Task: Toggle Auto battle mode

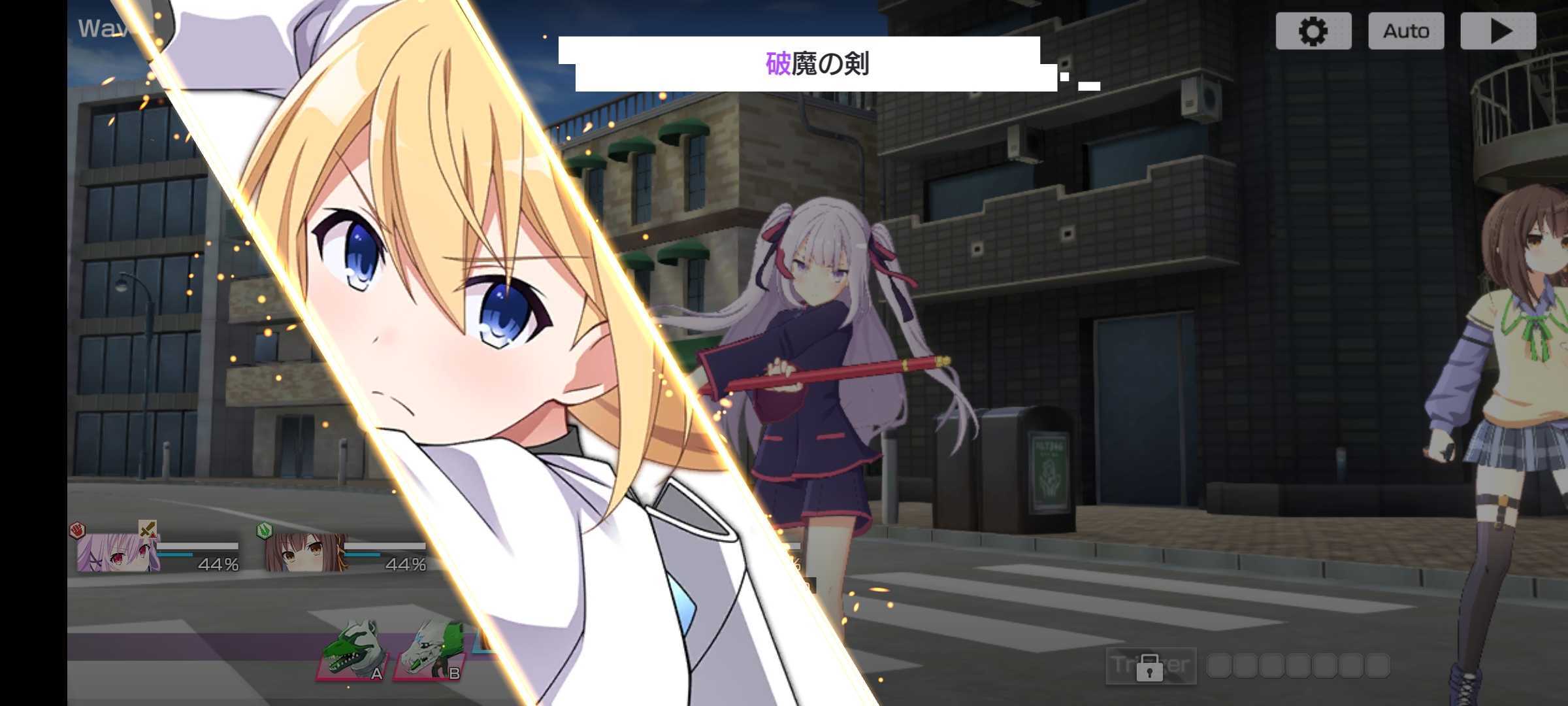Action: point(1406,30)
